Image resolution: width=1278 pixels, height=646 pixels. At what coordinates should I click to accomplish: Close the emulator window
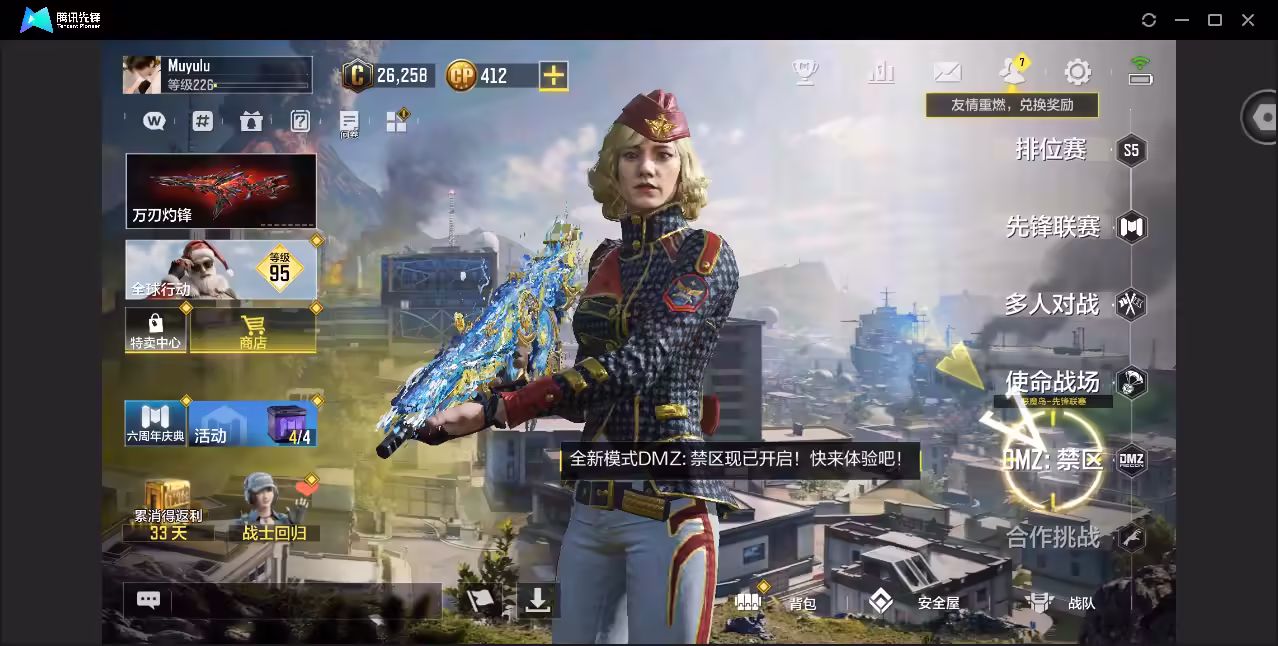click(1248, 20)
